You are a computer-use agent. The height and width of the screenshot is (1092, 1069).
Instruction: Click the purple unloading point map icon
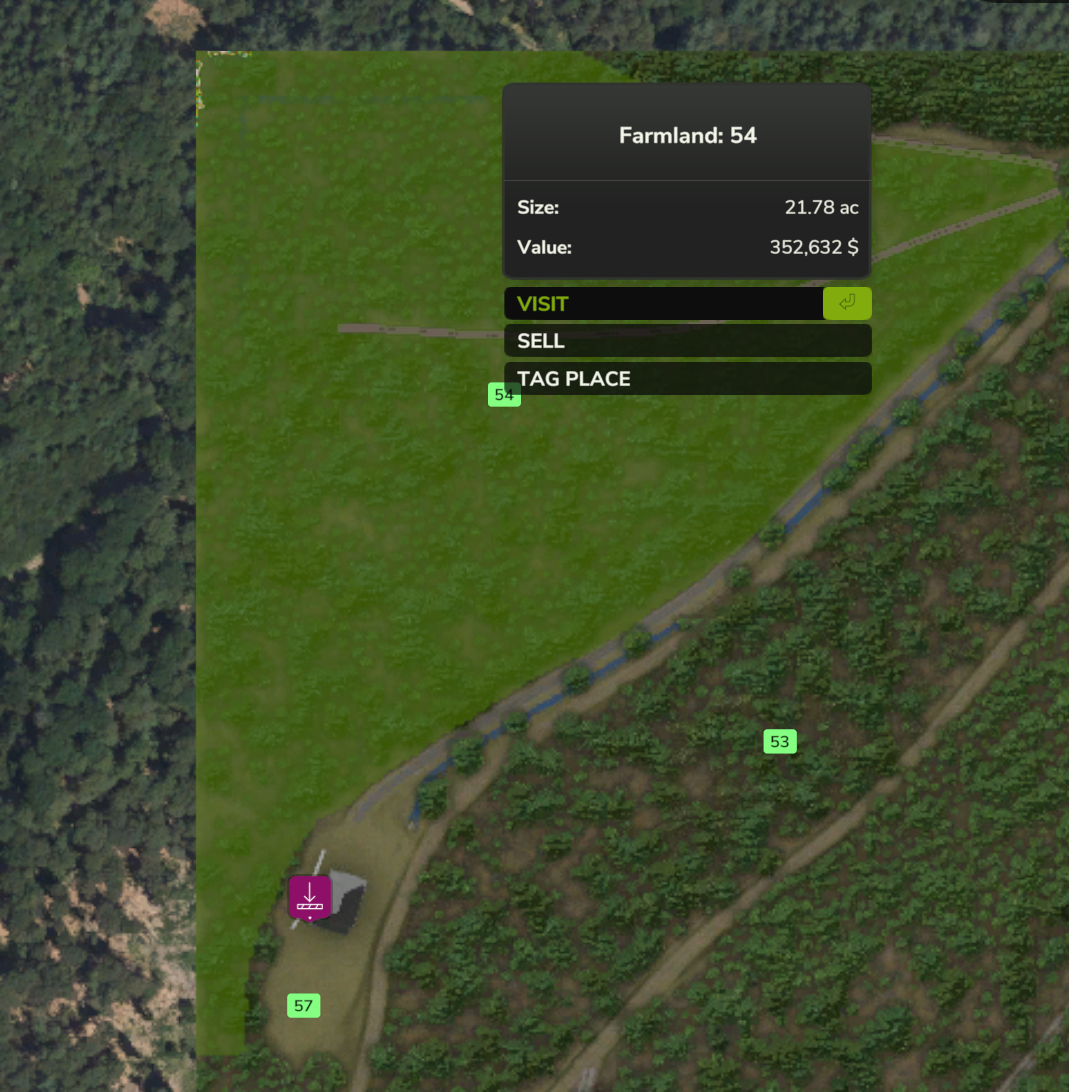310,896
